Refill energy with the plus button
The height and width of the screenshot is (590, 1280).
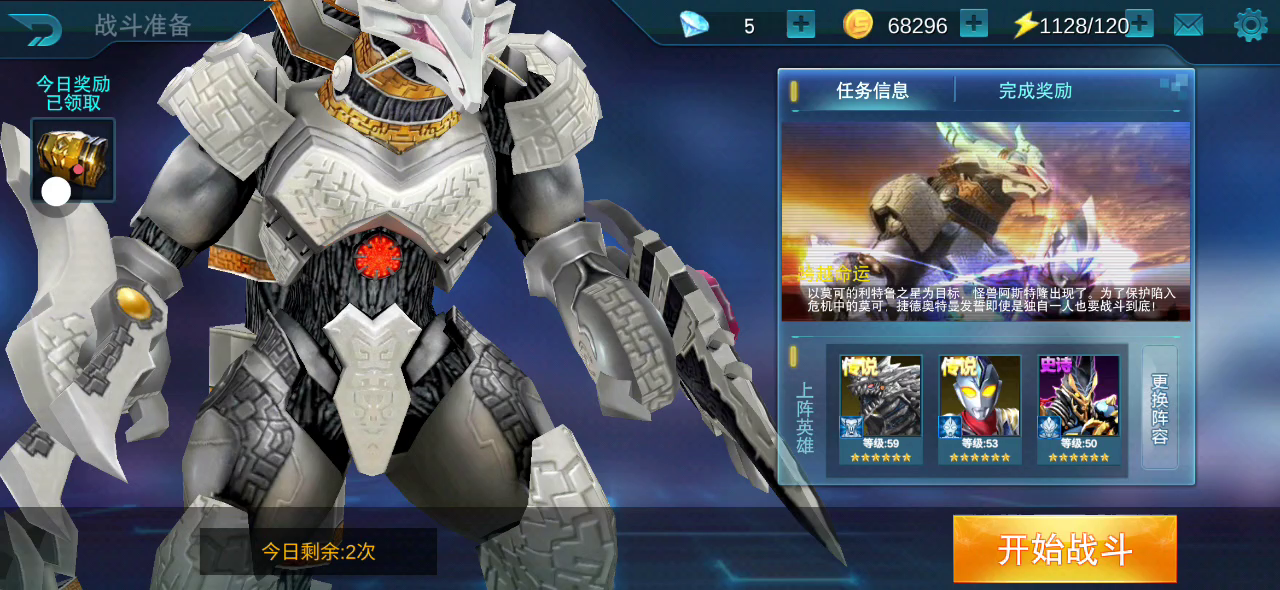1140,24
